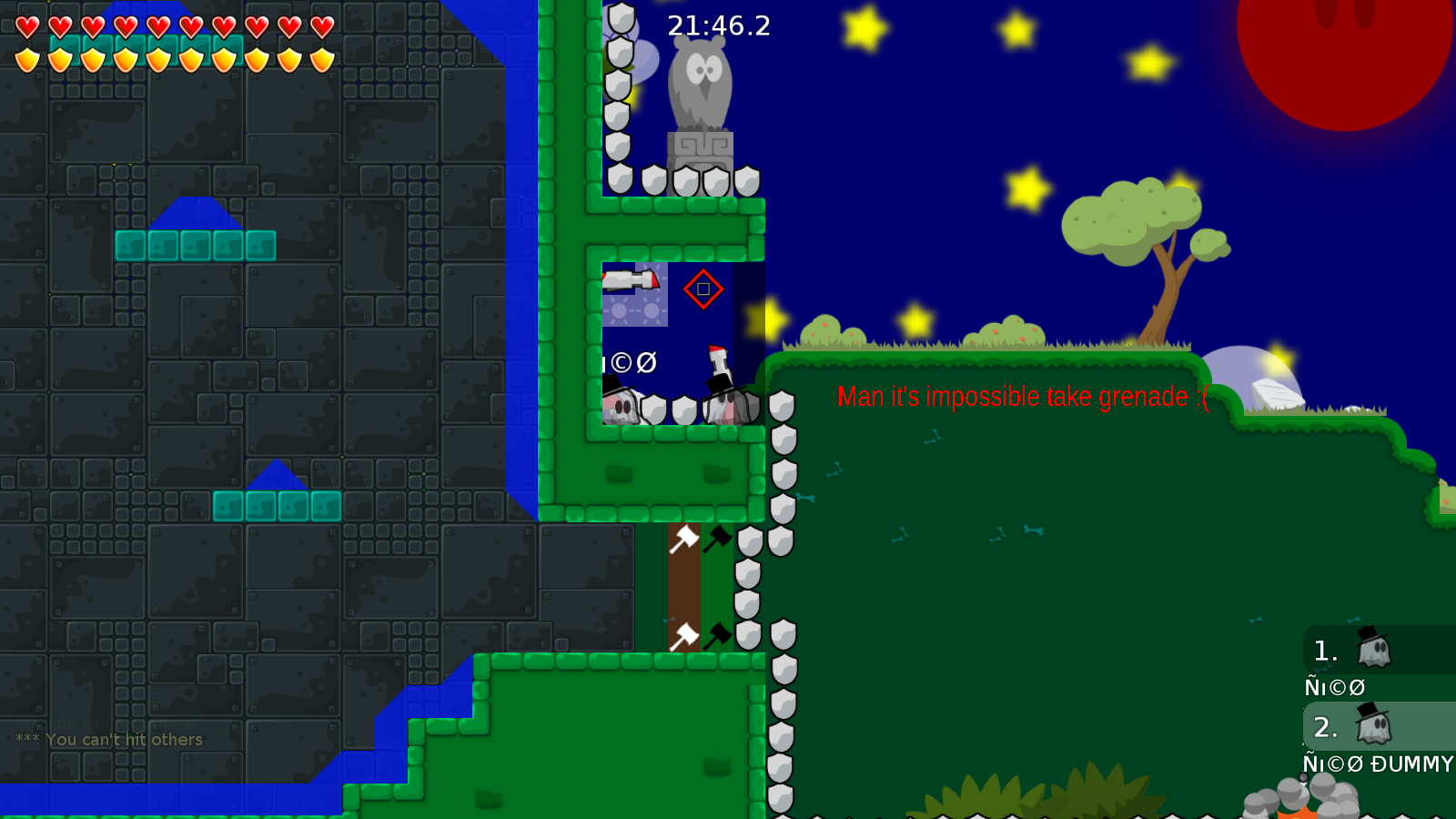The width and height of the screenshot is (1456, 819).
Task: Click the red chat message about grenades
Action: (x=1021, y=398)
